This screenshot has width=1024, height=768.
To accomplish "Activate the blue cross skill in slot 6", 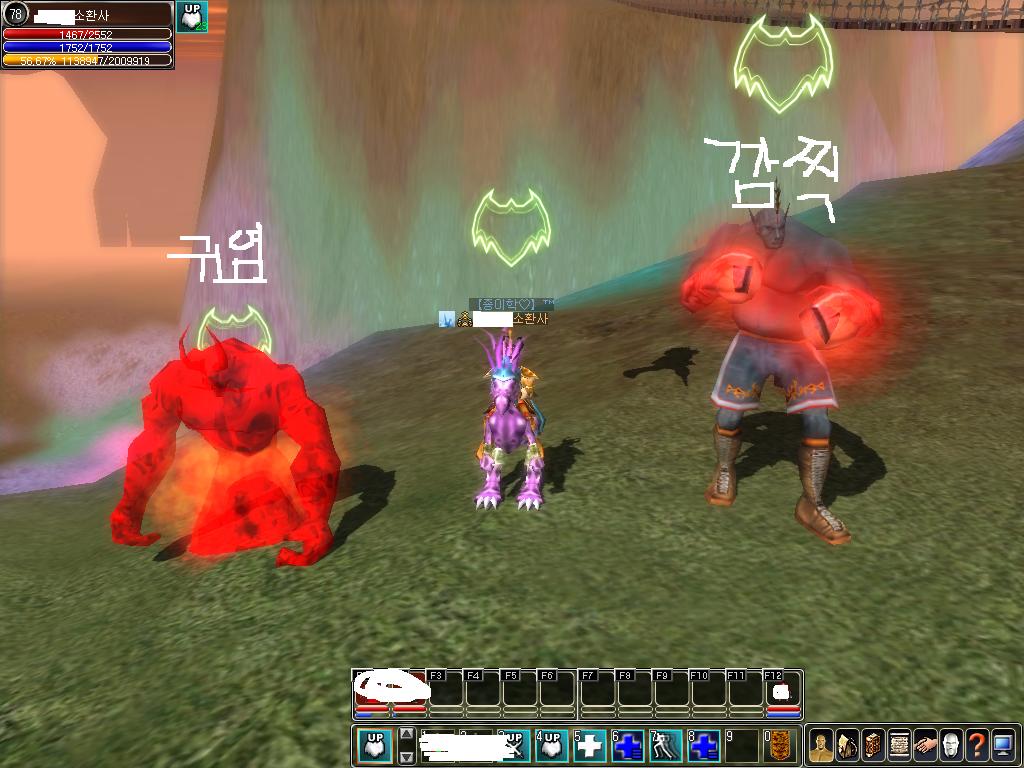I will 628,746.
